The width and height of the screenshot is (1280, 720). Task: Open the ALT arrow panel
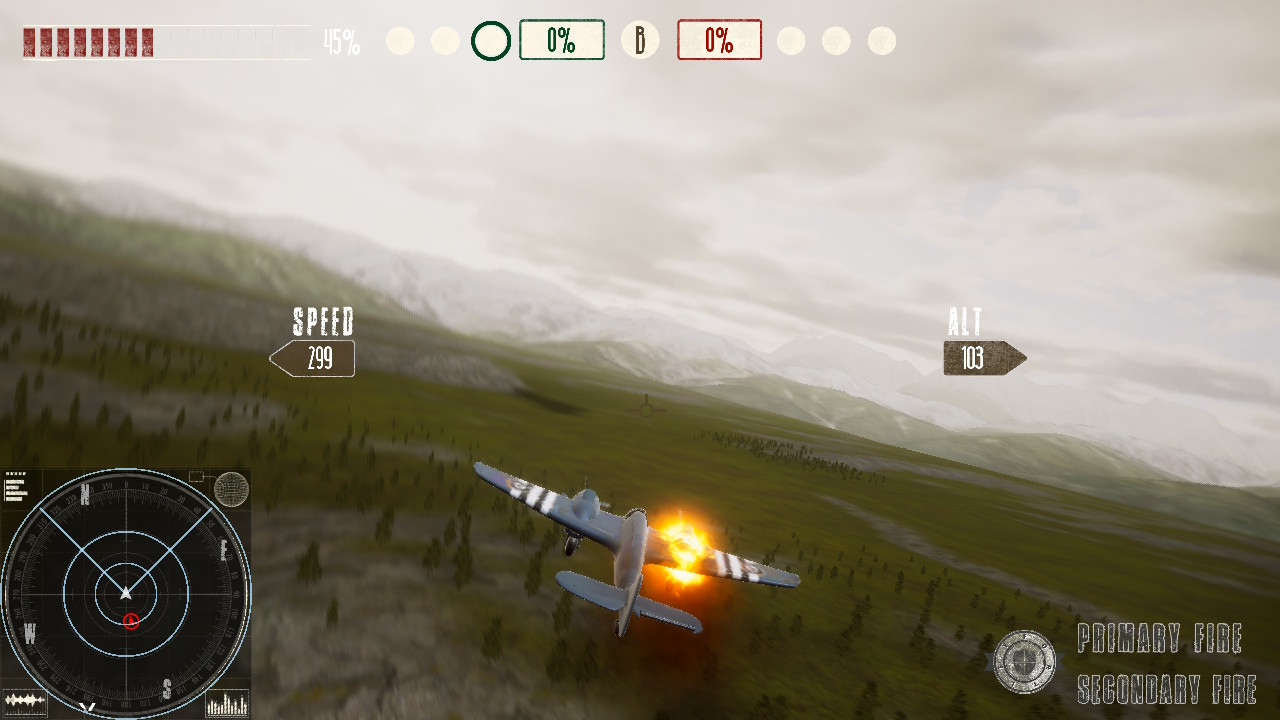pyautogui.click(x=981, y=357)
